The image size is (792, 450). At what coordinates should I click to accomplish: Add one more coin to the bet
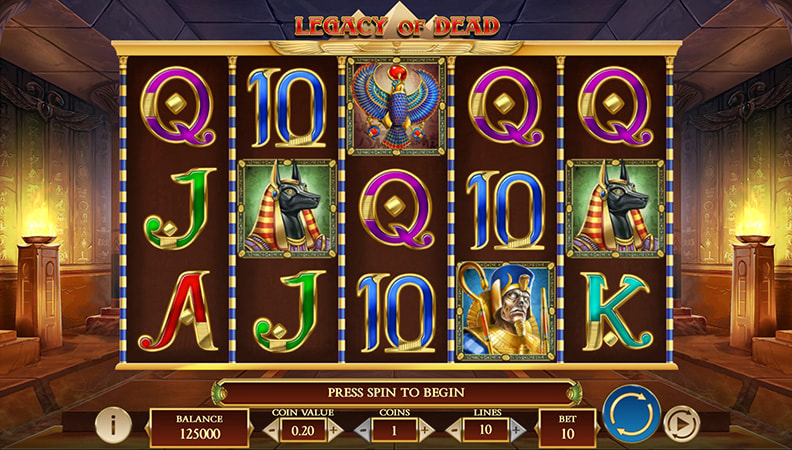[427, 430]
